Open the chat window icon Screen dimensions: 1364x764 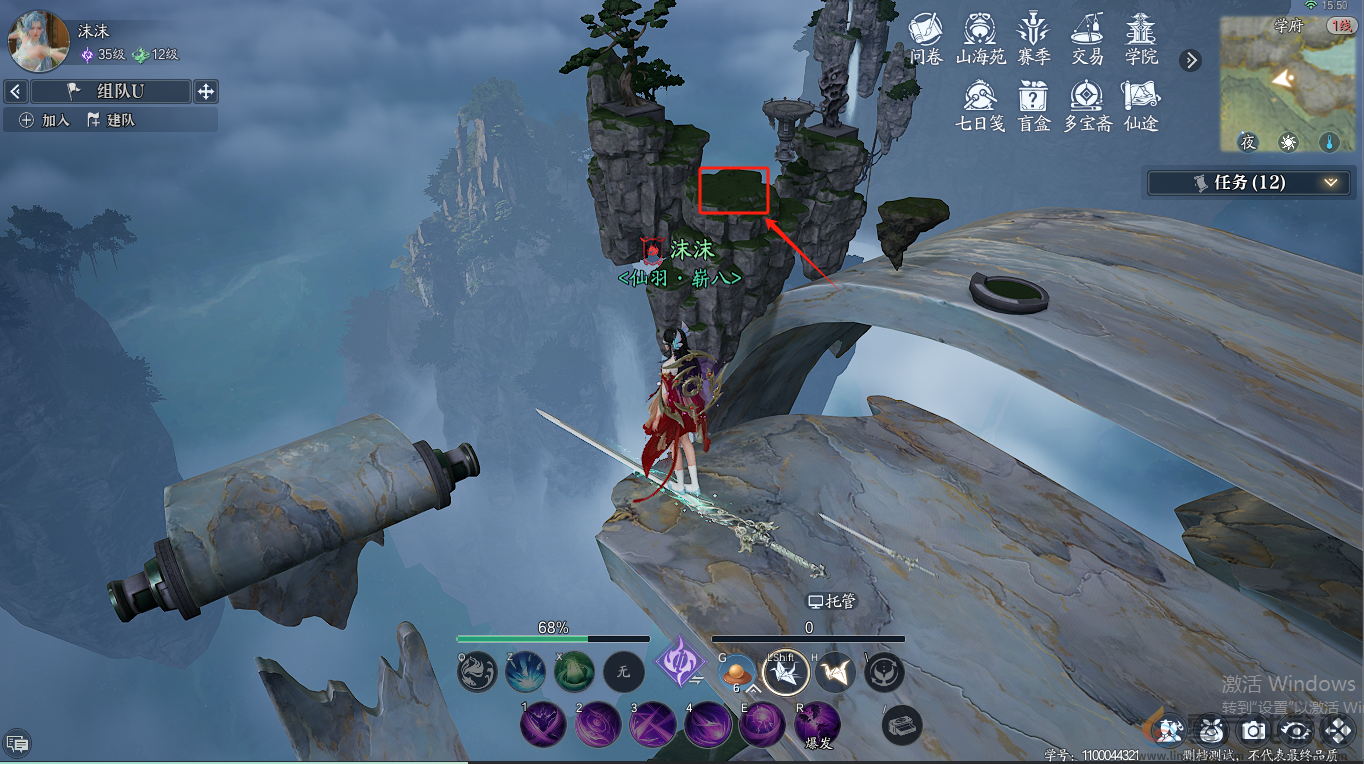coord(17,743)
